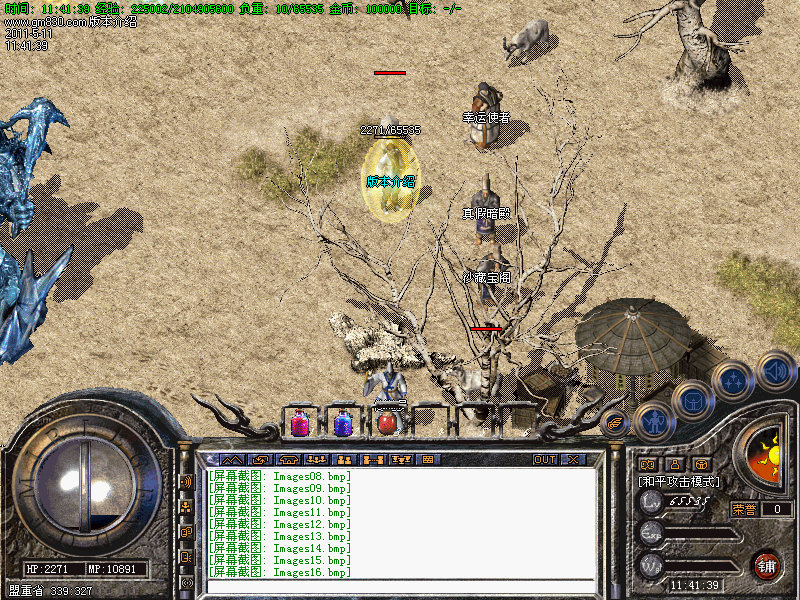800x600 pixels.
Task: Toggle sound with the speaker button
Action: [x=775, y=369]
